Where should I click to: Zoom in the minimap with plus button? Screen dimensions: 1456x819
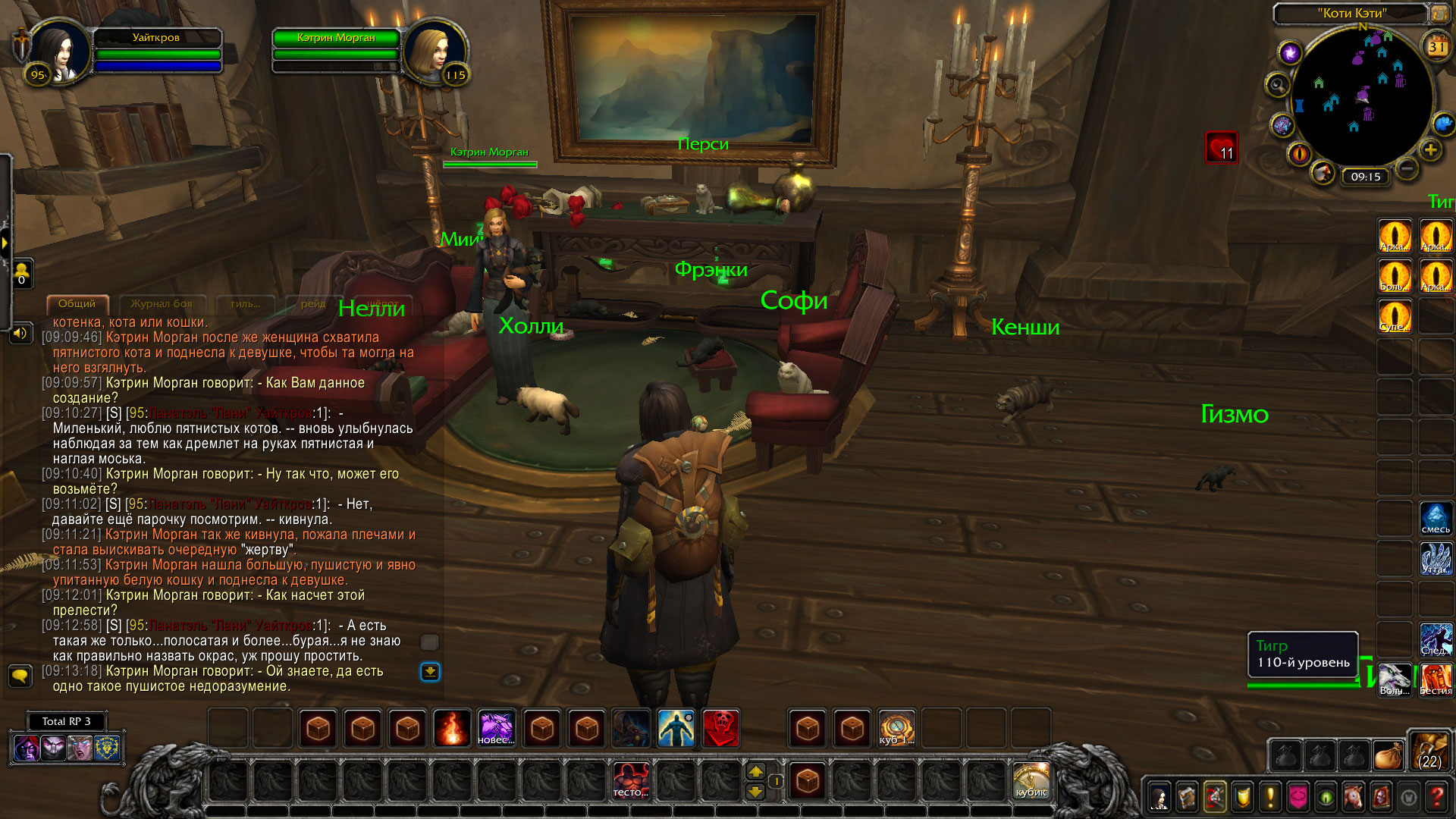pos(1430,149)
